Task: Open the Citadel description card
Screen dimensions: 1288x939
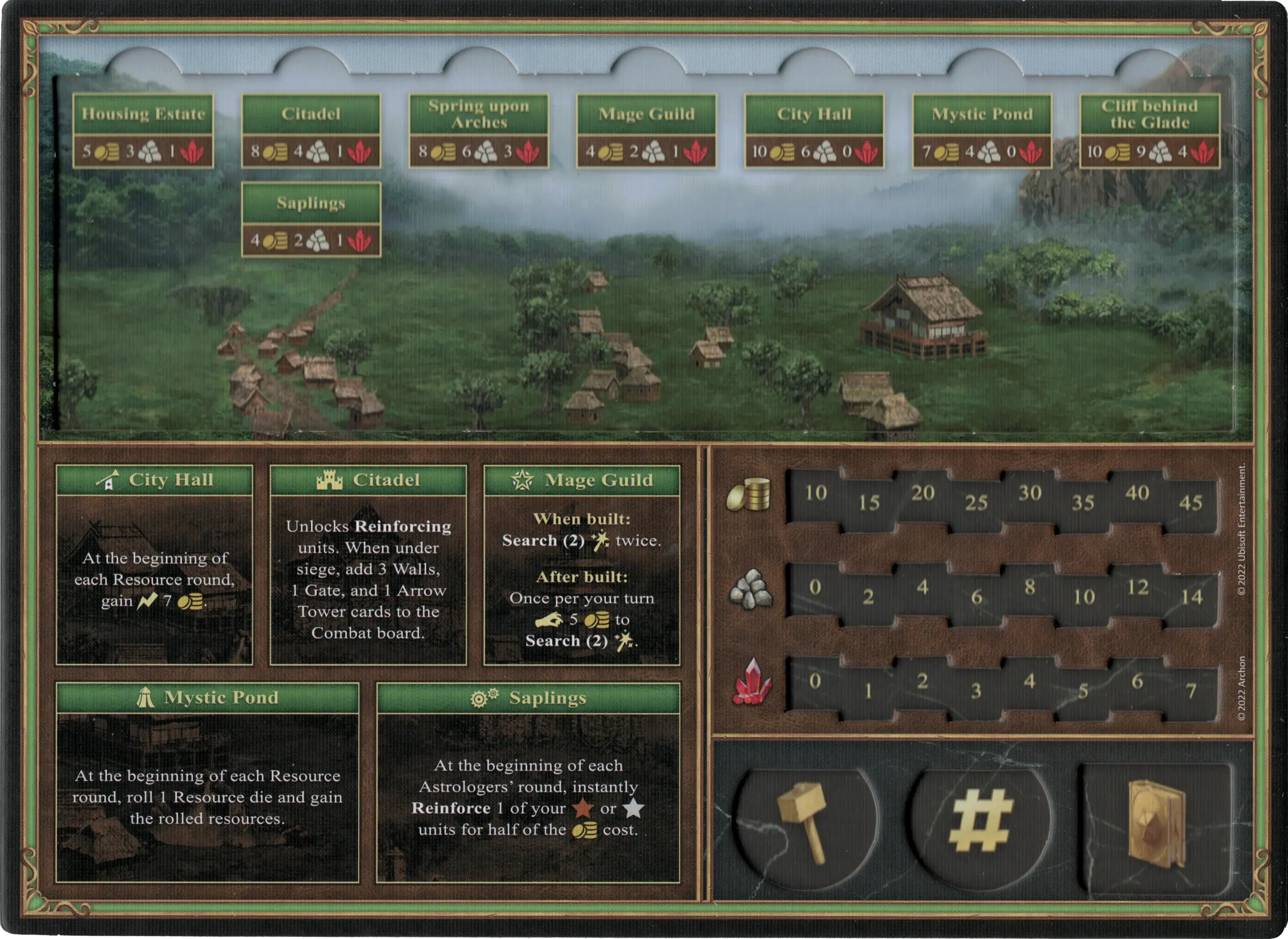Action: click(x=368, y=565)
